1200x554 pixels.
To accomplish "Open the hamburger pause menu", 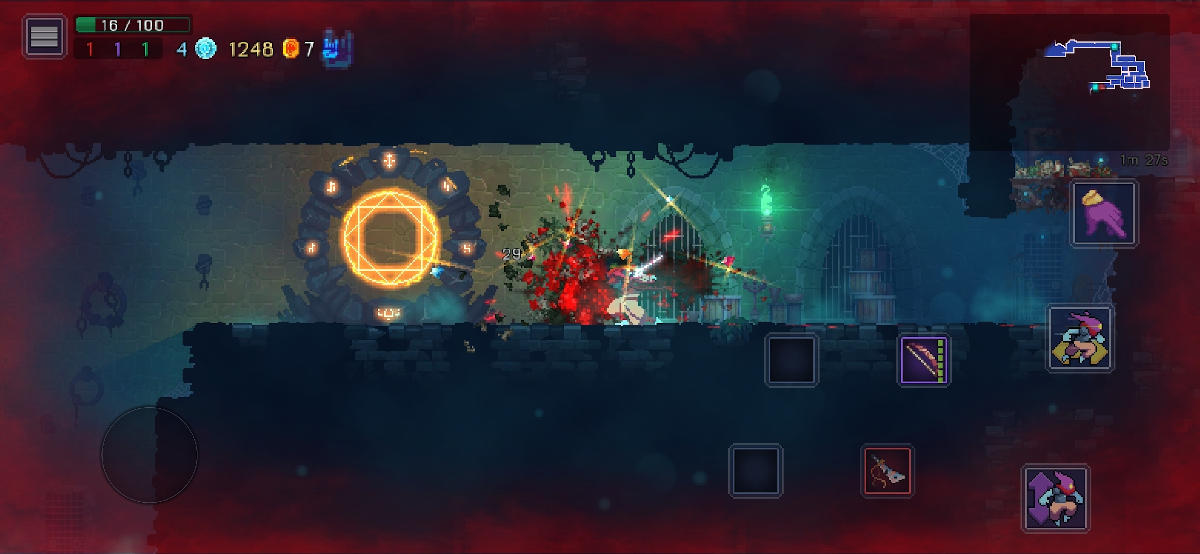I will pyautogui.click(x=45, y=37).
